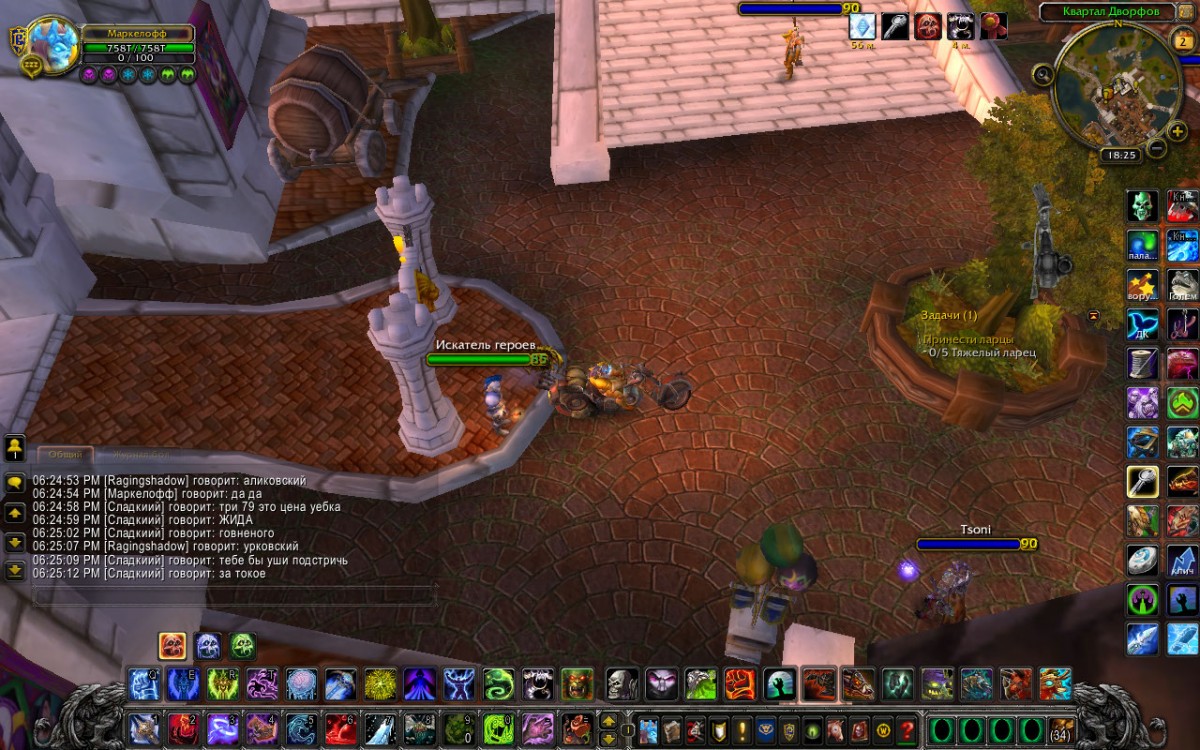Viewport: 1200px width, 750px height.
Task: Activate the white skull face ability on upper bar
Action: pos(622,685)
